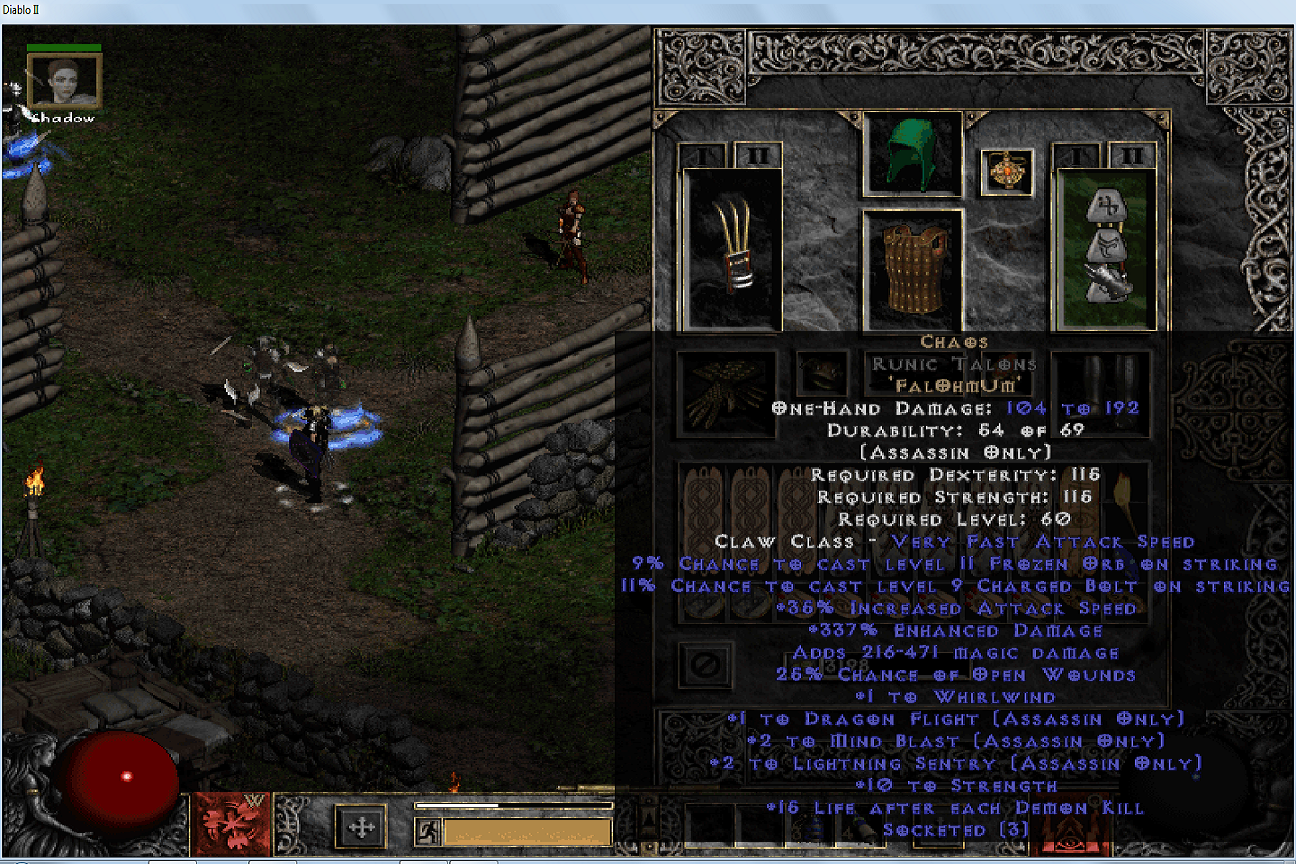
Task: Select the rune-stone item in right hand slot
Action: (1106, 250)
